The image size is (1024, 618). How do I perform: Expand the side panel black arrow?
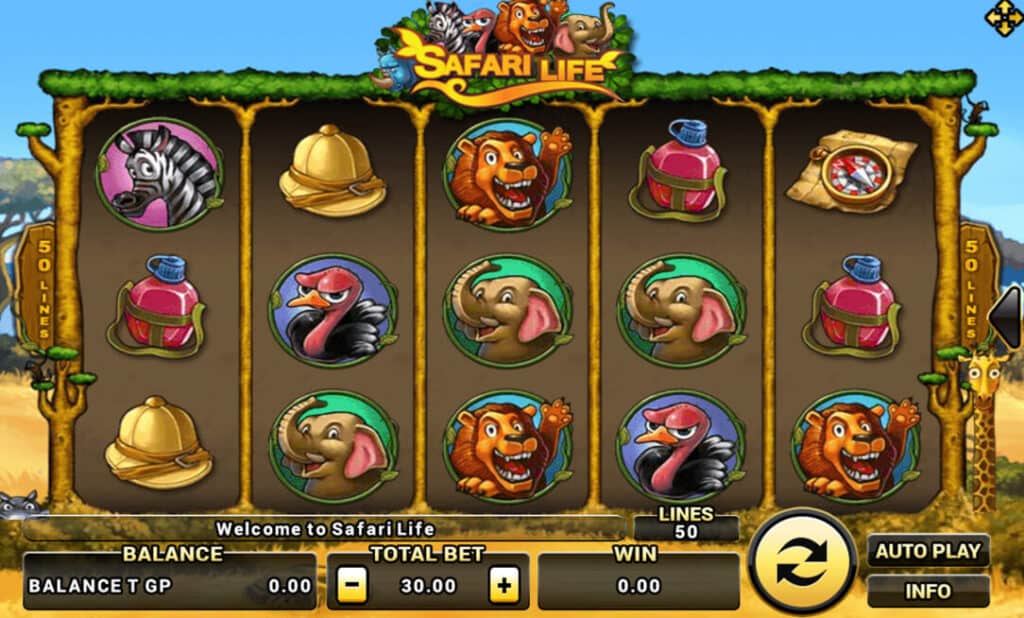[1006, 317]
